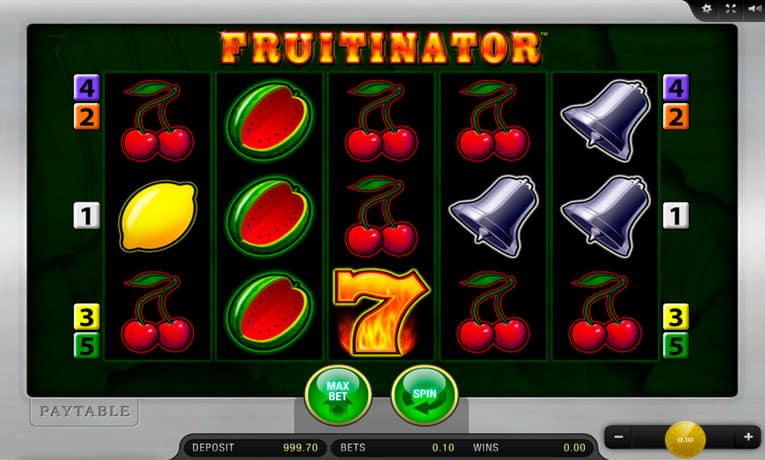Decrease the coin value with the minus button

[620, 437]
